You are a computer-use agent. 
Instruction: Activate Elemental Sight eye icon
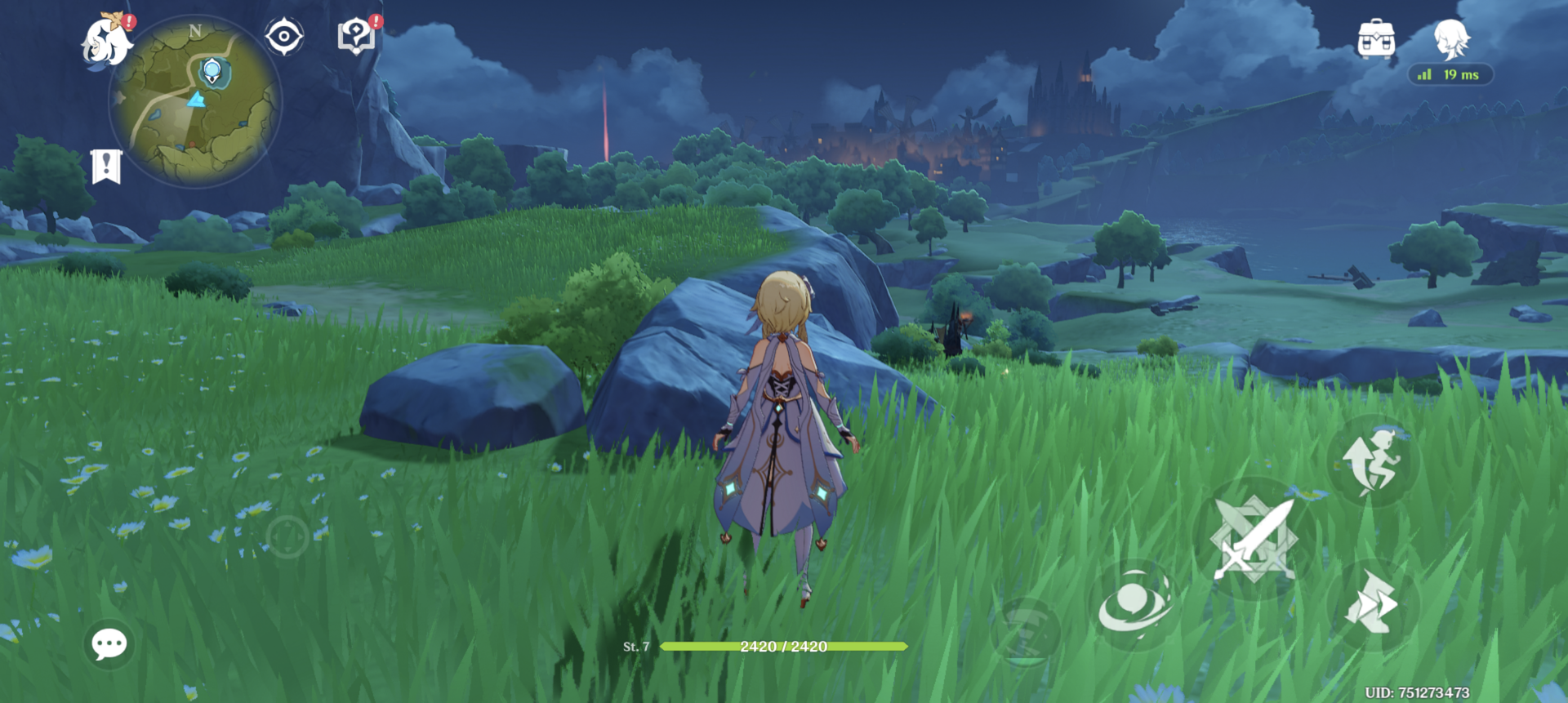click(284, 37)
